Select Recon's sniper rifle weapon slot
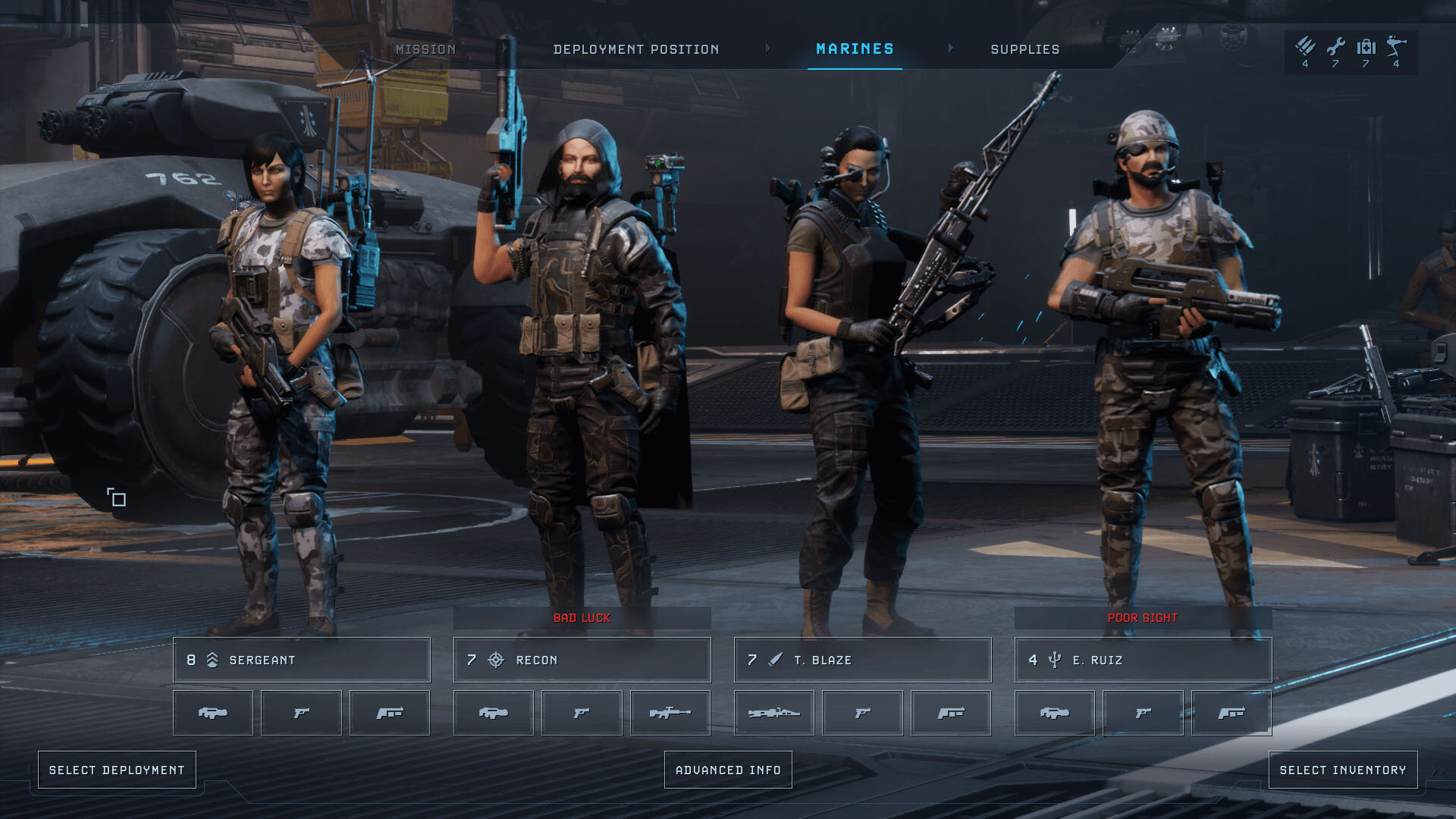The height and width of the screenshot is (819, 1456). coord(670,713)
